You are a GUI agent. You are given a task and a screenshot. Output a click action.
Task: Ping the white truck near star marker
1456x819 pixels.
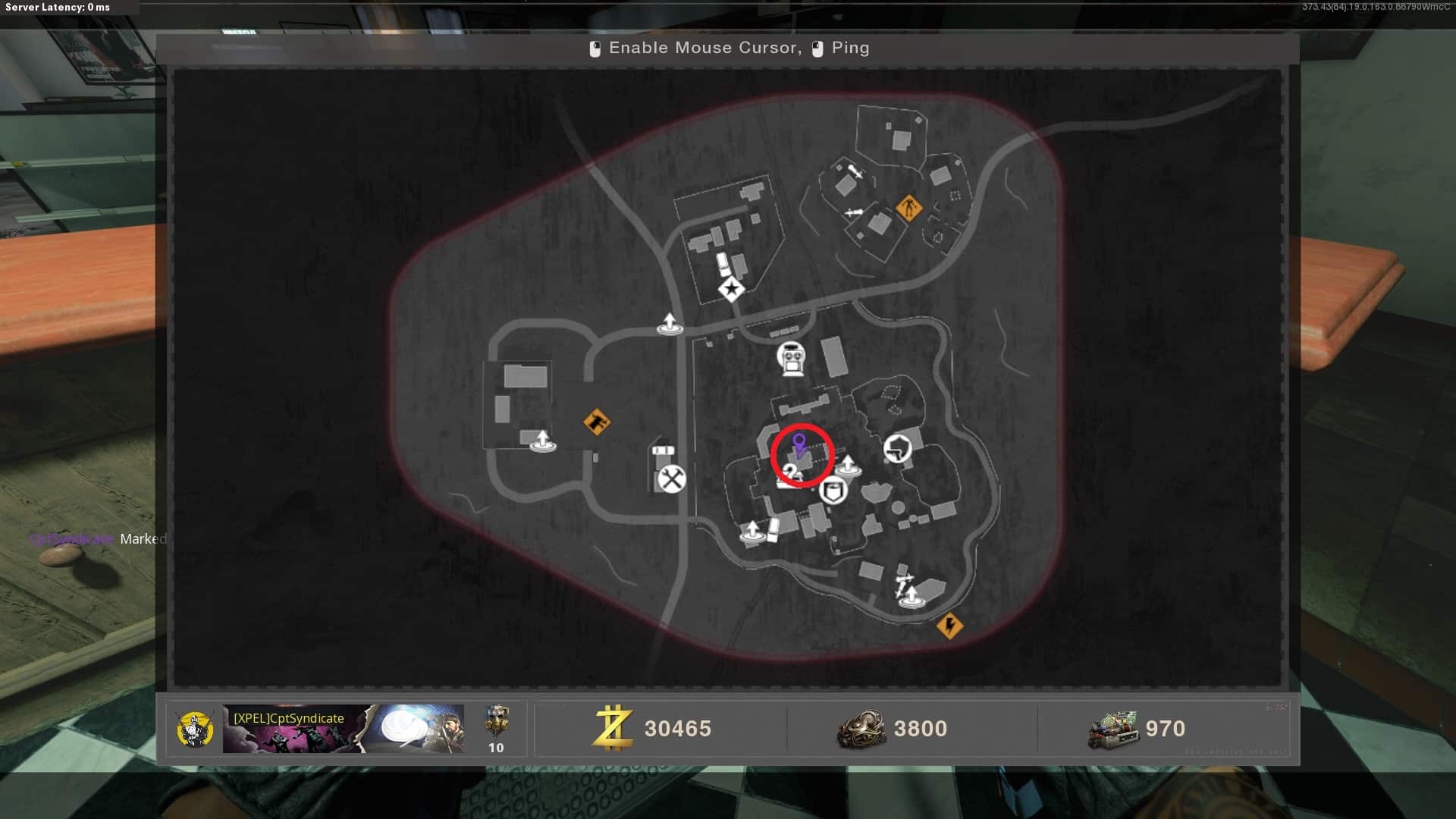723,265
